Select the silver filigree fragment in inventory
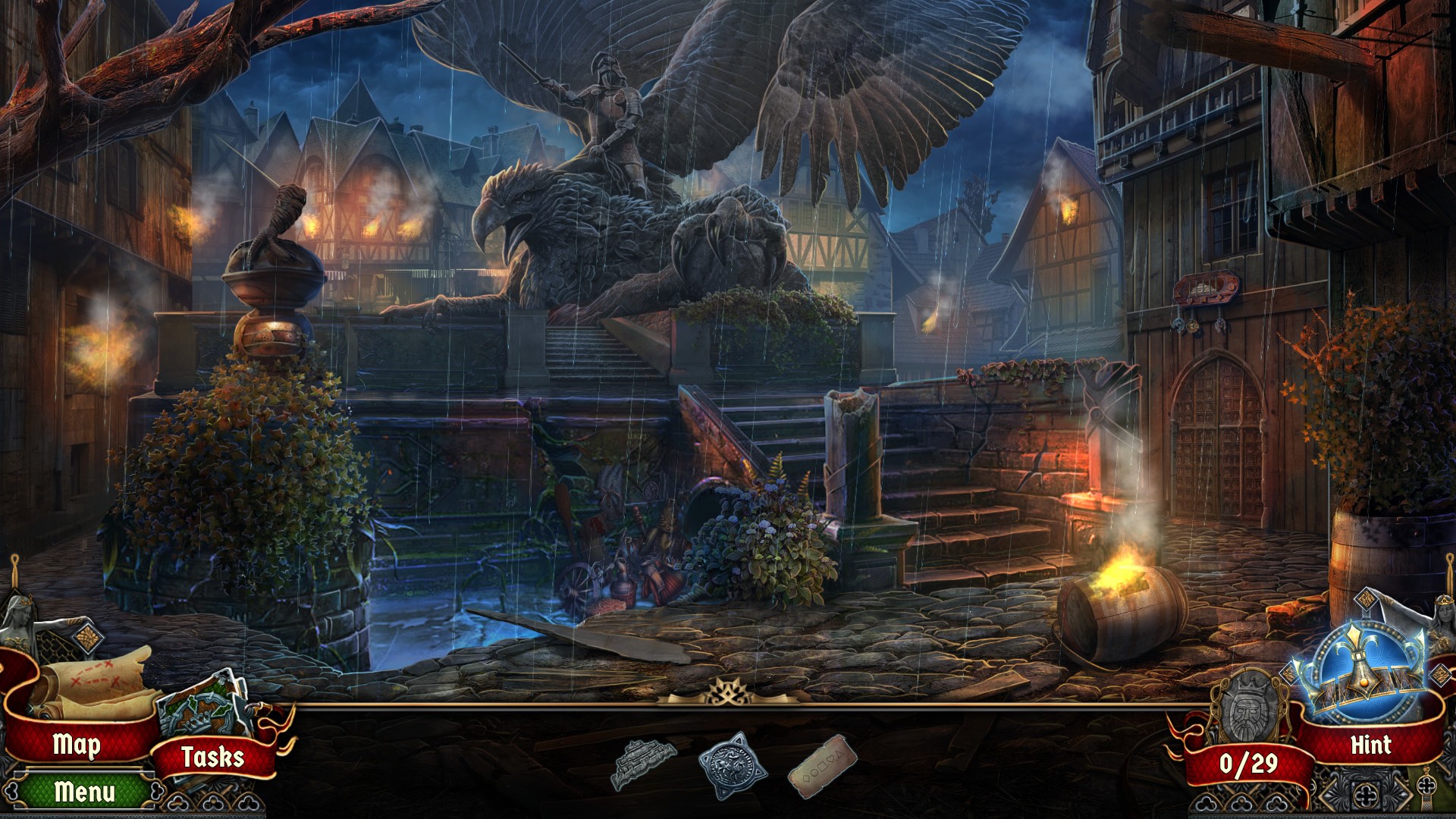Viewport: 1456px width, 819px height. pos(643,758)
